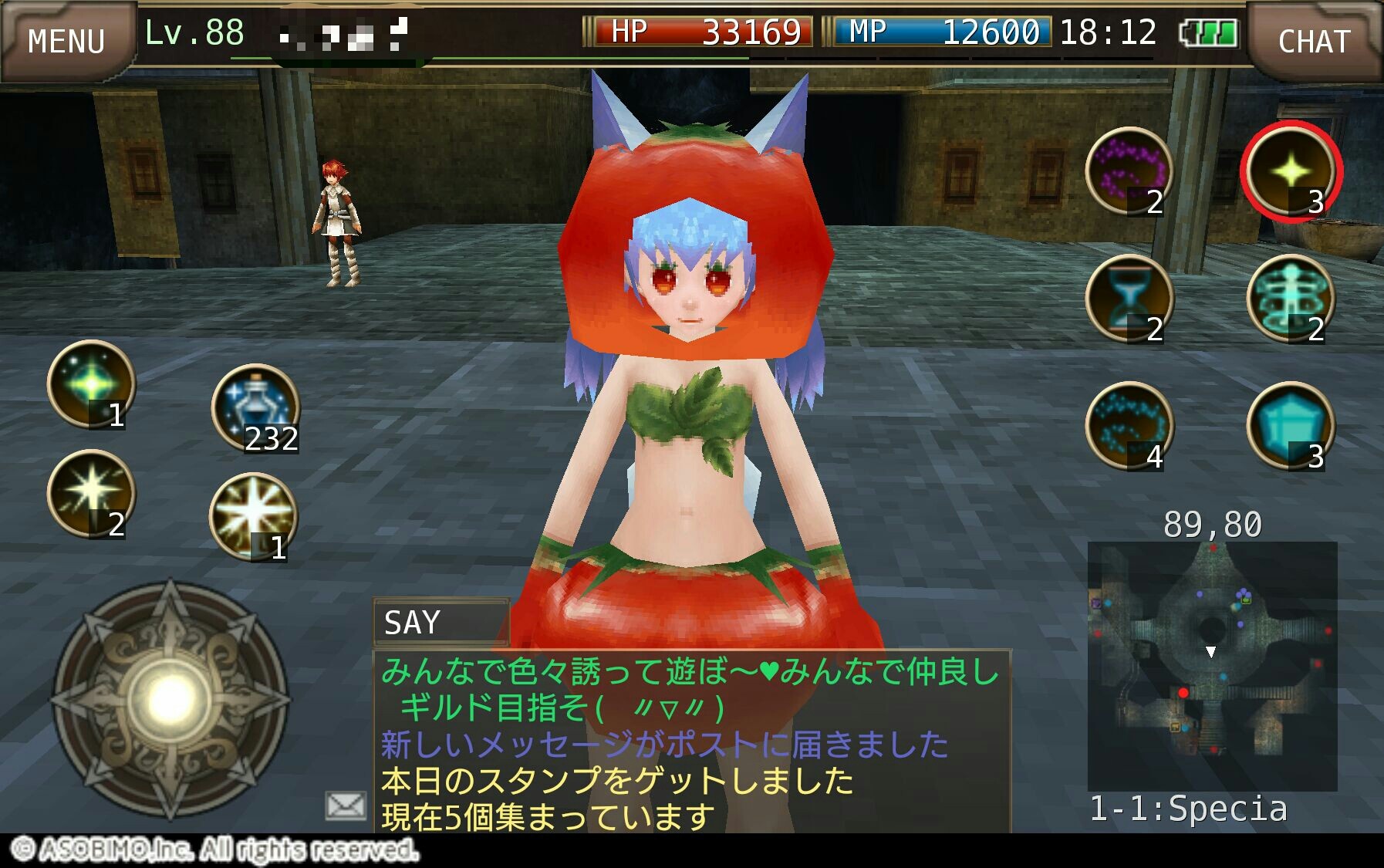The width and height of the screenshot is (1384, 868).
Task: Use the blue potion item with 232
Action: click(255, 407)
